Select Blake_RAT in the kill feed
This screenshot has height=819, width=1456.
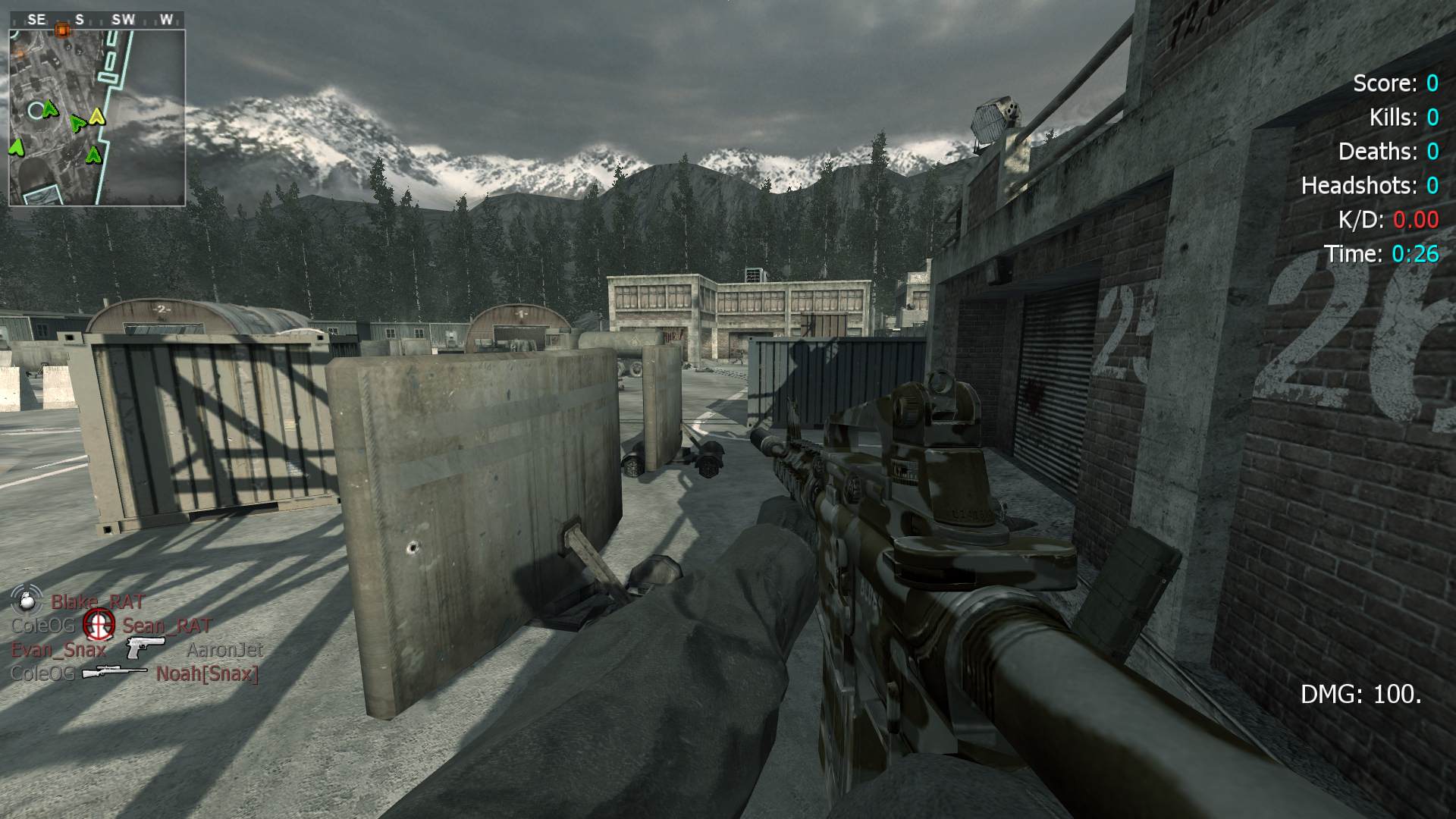click(x=97, y=602)
